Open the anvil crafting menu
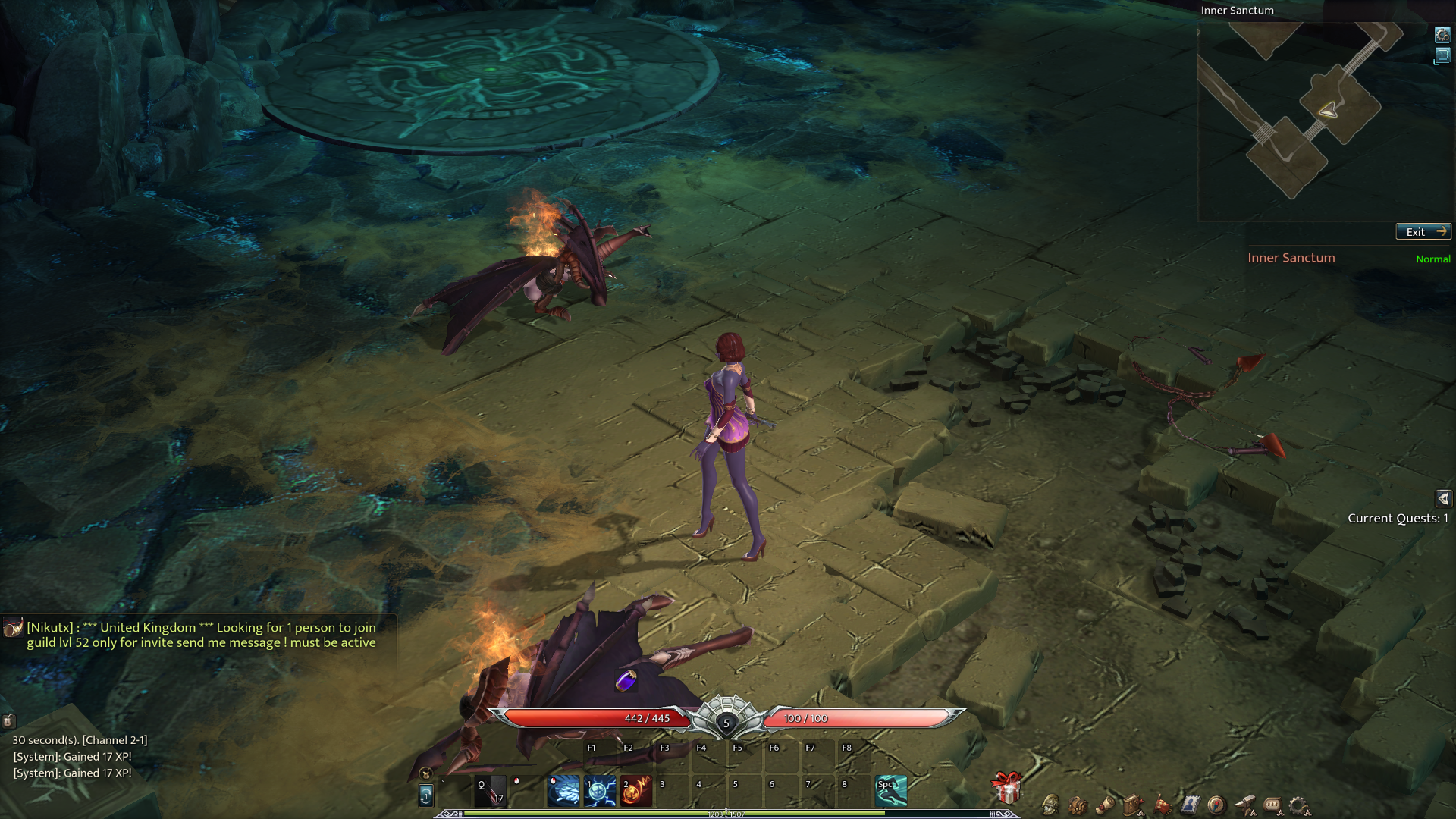The height and width of the screenshot is (819, 1456). tap(1244, 805)
